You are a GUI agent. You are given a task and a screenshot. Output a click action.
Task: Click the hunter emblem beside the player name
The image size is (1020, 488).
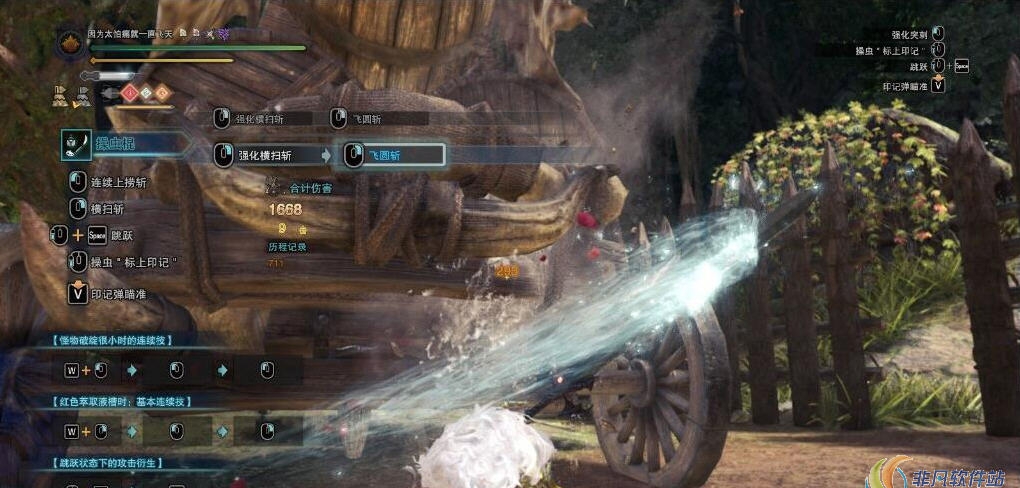(72, 43)
